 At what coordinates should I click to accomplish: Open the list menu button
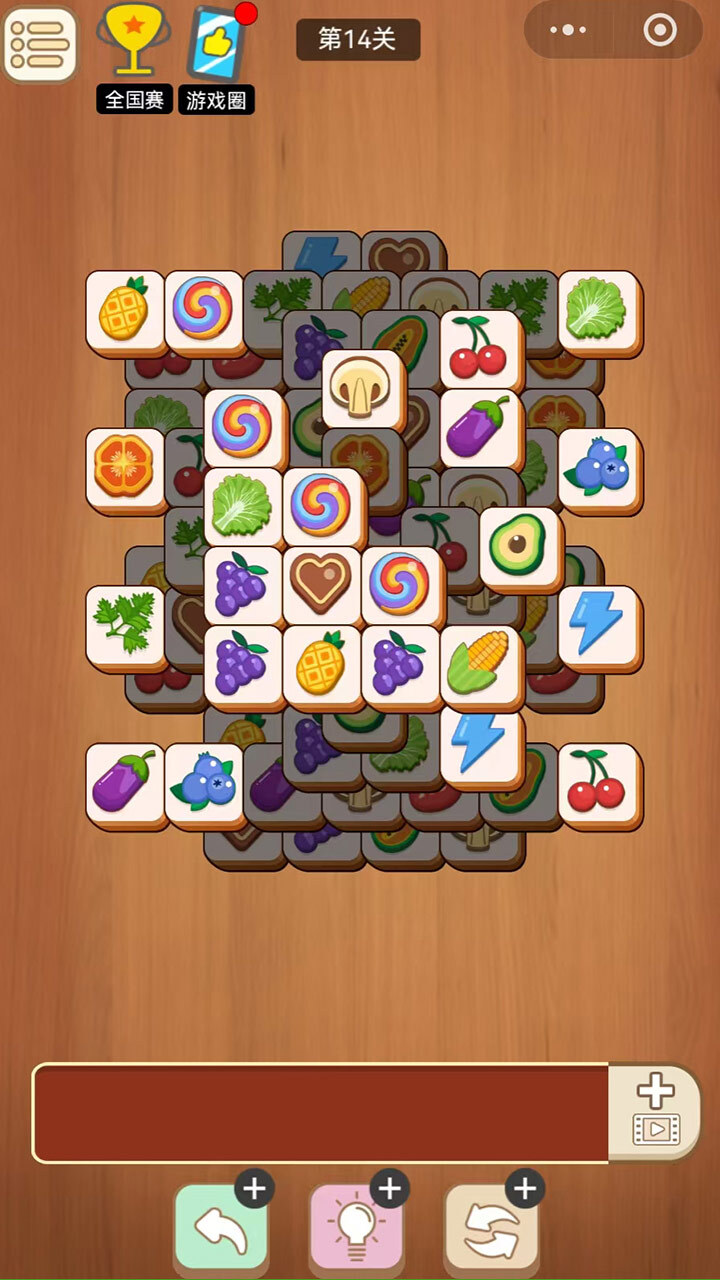40,45
